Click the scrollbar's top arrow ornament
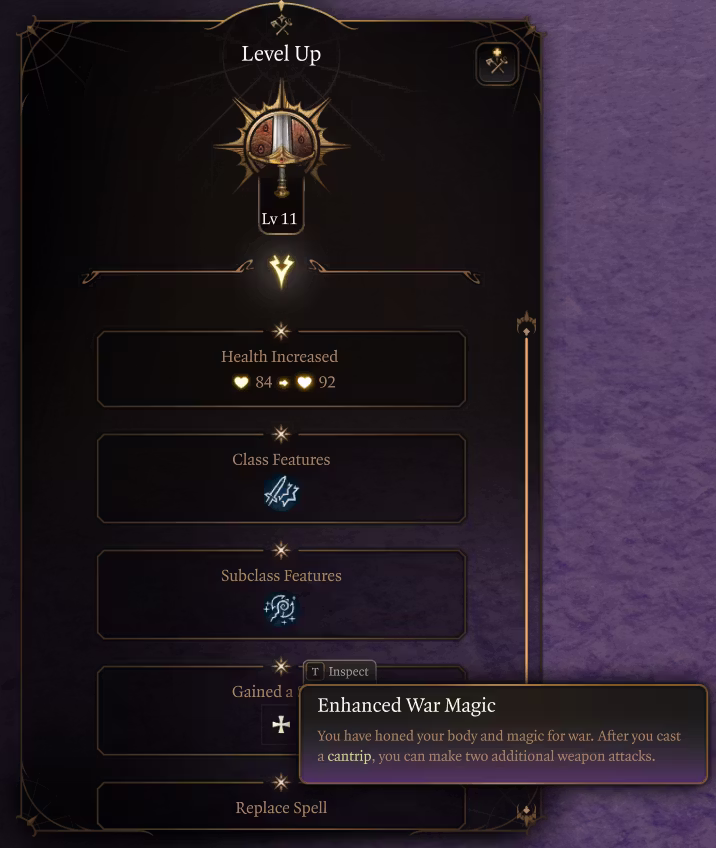Image resolution: width=716 pixels, height=848 pixels. click(526, 325)
